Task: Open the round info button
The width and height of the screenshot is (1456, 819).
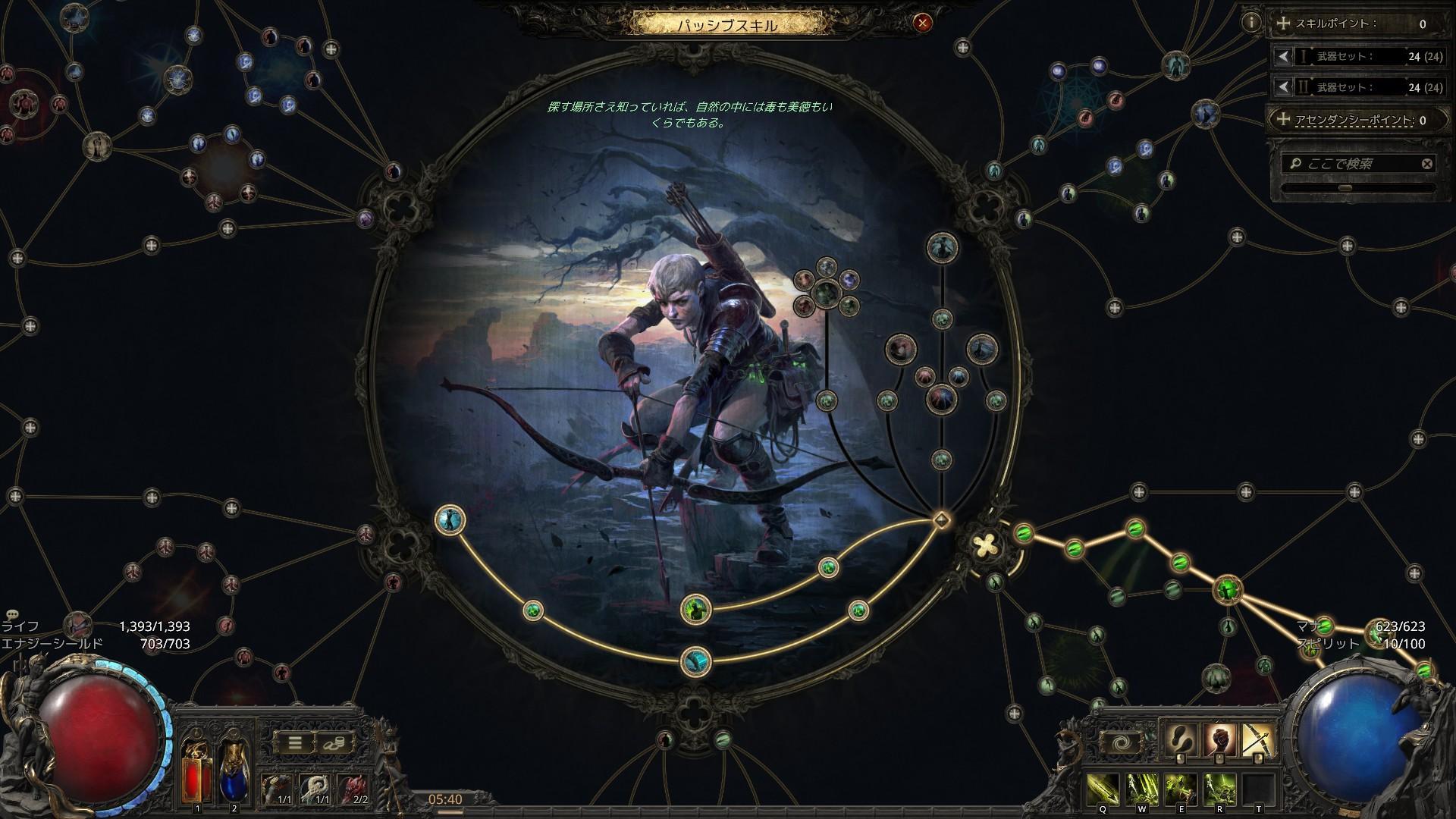Action: [x=1250, y=23]
